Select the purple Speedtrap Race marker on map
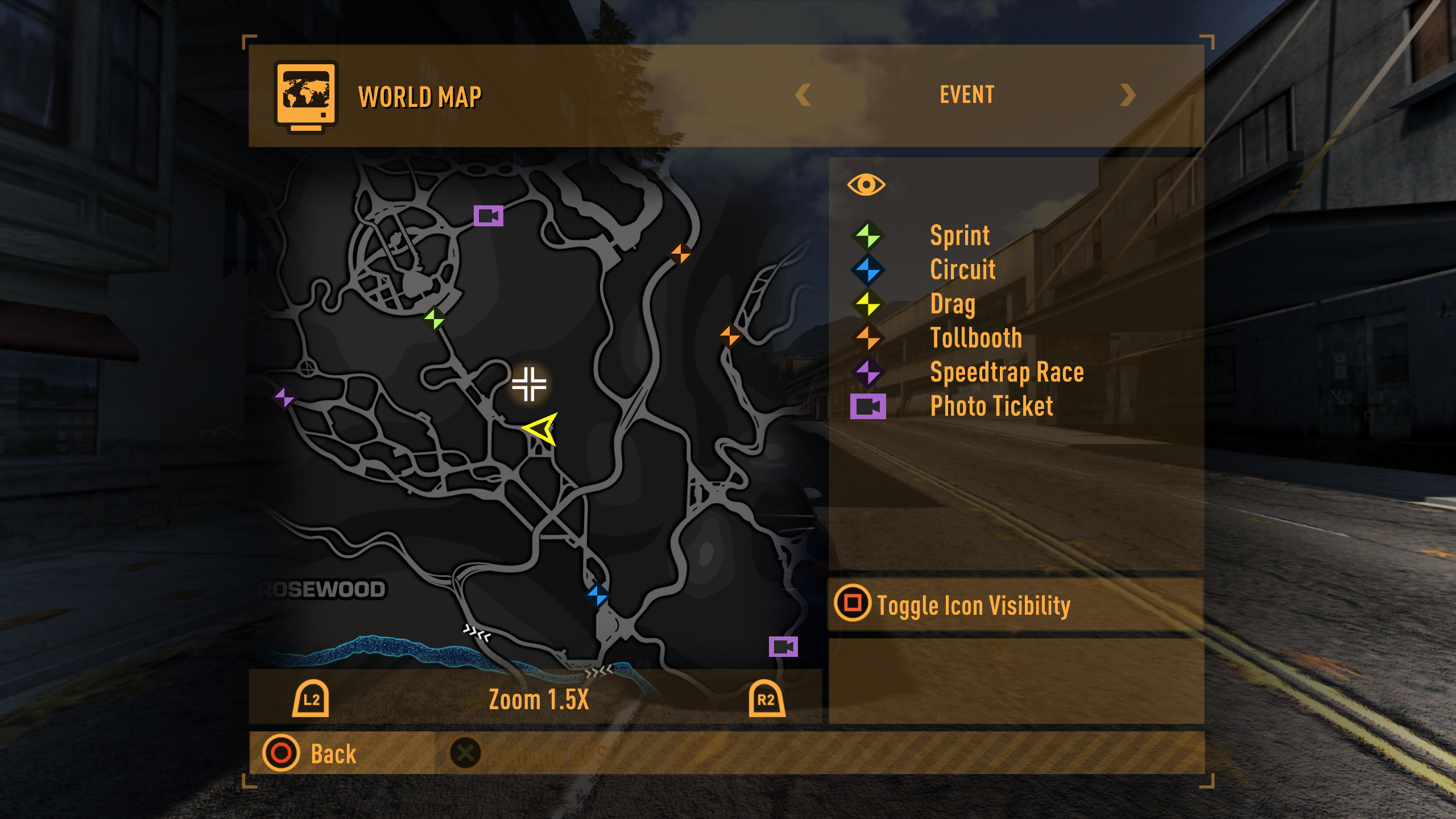The image size is (1456, 819). [x=284, y=396]
